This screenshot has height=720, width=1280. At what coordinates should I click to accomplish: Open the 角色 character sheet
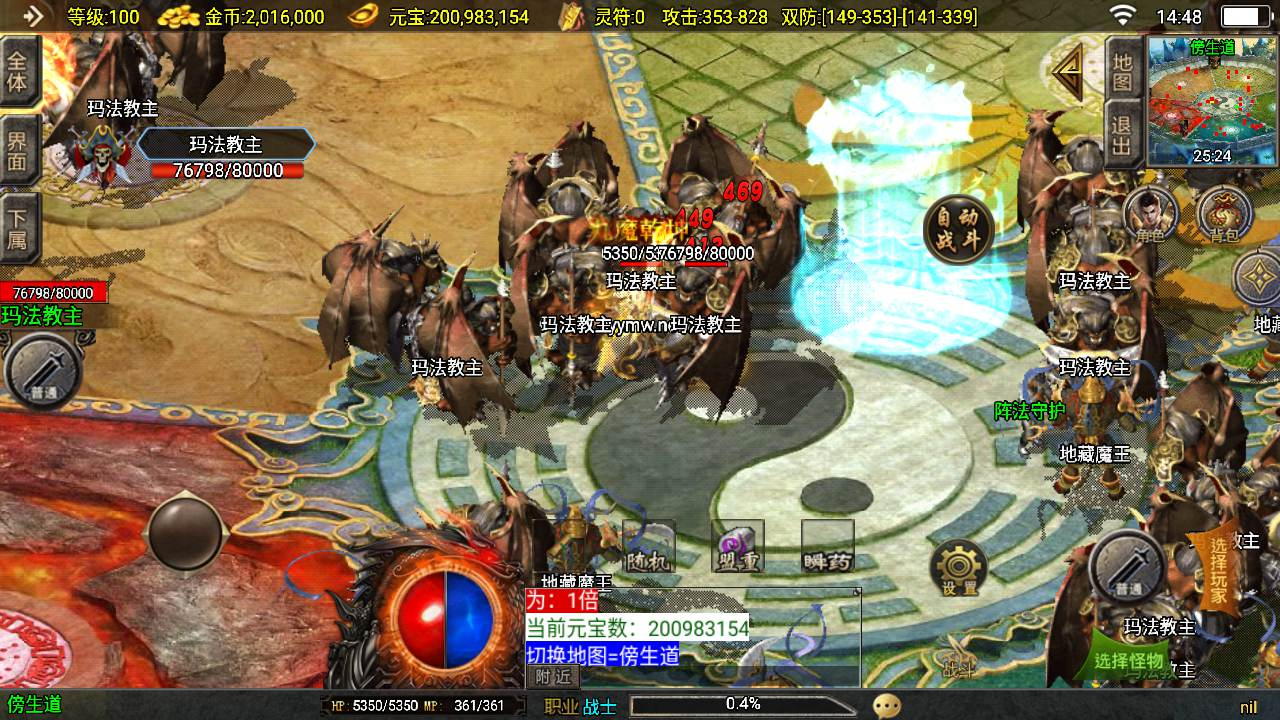click(1150, 213)
